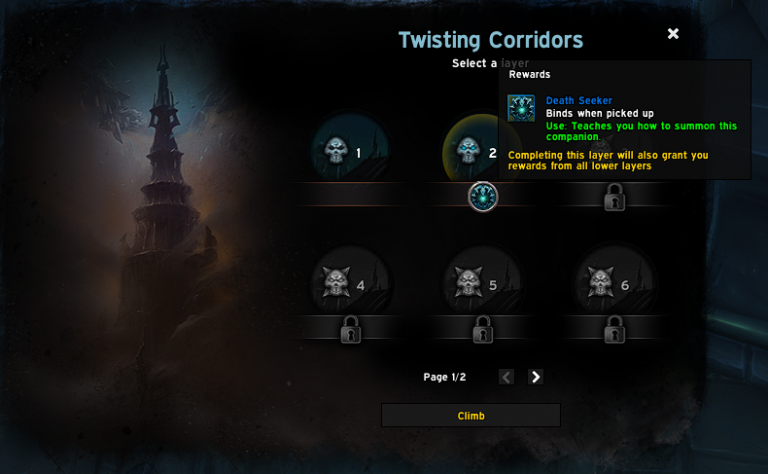Image resolution: width=768 pixels, height=474 pixels.
Task: Click the Climb button
Action: tap(470, 415)
